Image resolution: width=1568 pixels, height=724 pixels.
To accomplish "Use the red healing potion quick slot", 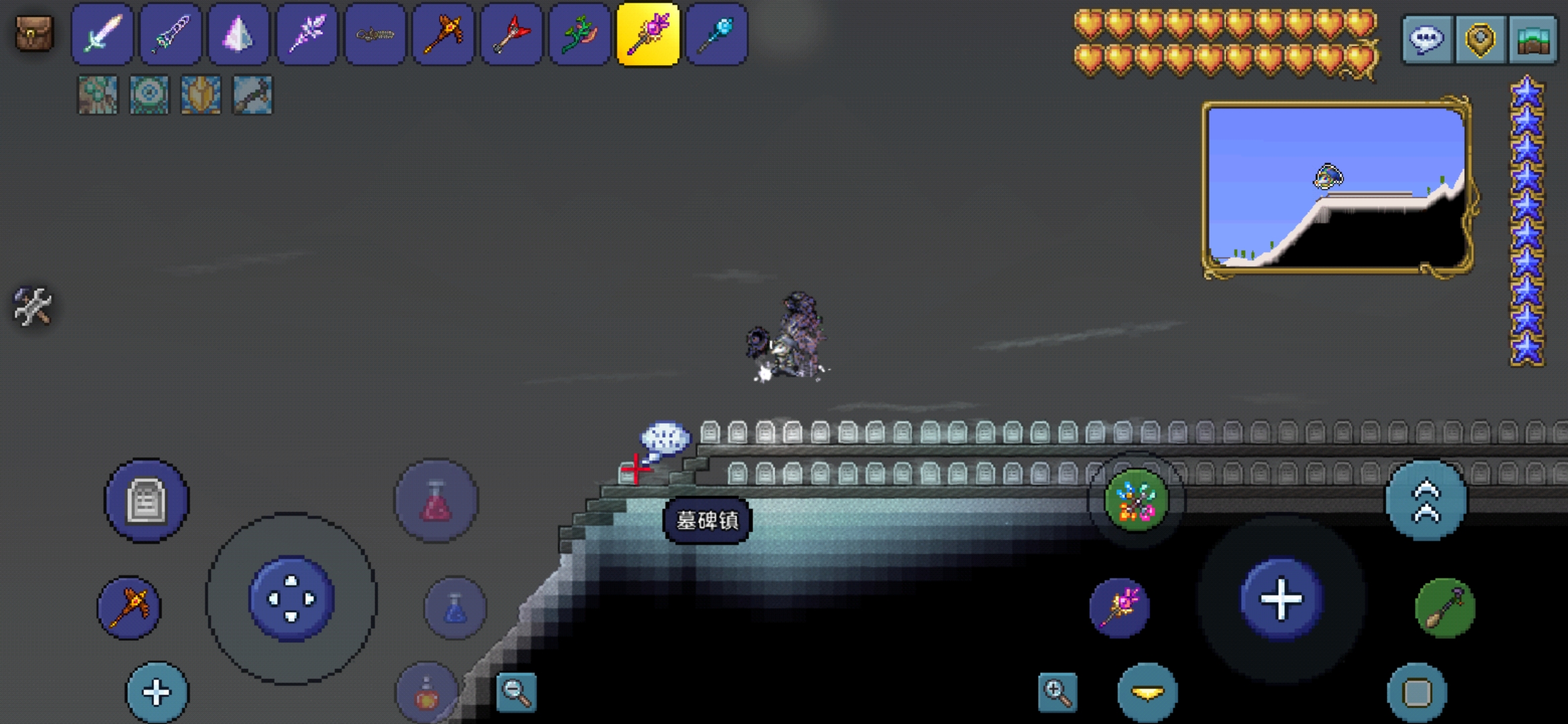I will point(436,500).
